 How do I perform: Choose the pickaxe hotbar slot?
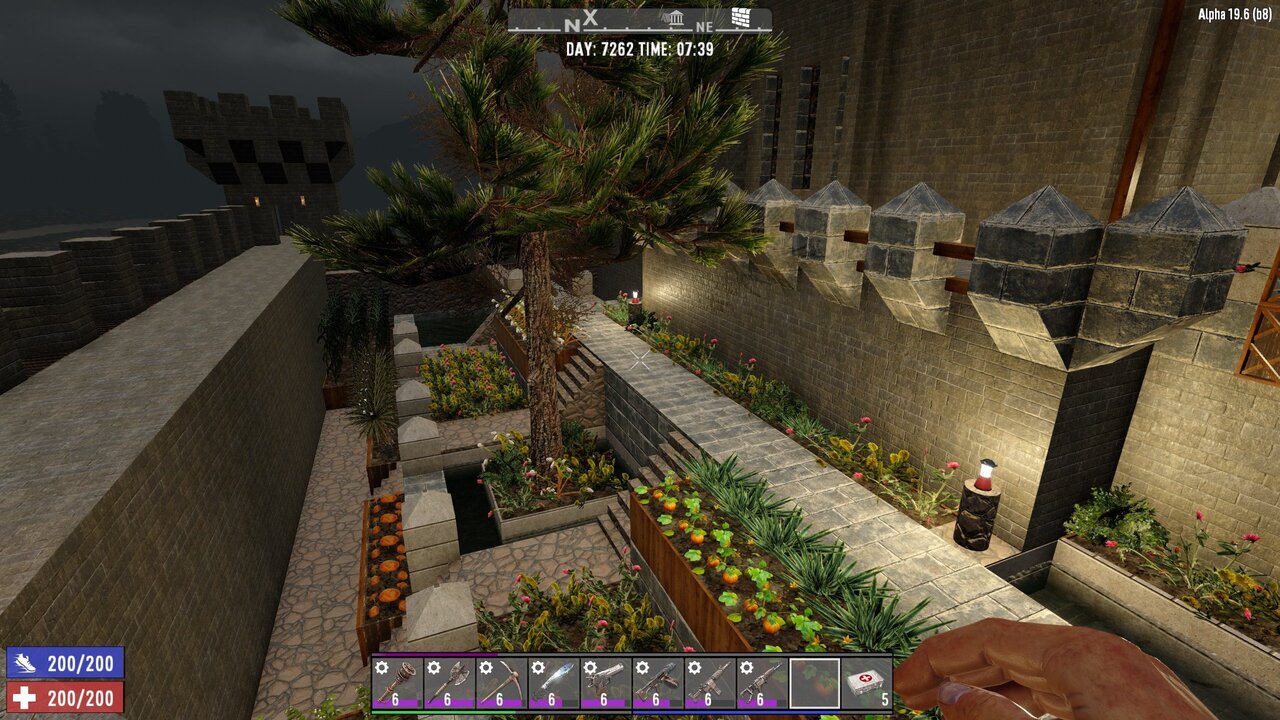point(501,682)
